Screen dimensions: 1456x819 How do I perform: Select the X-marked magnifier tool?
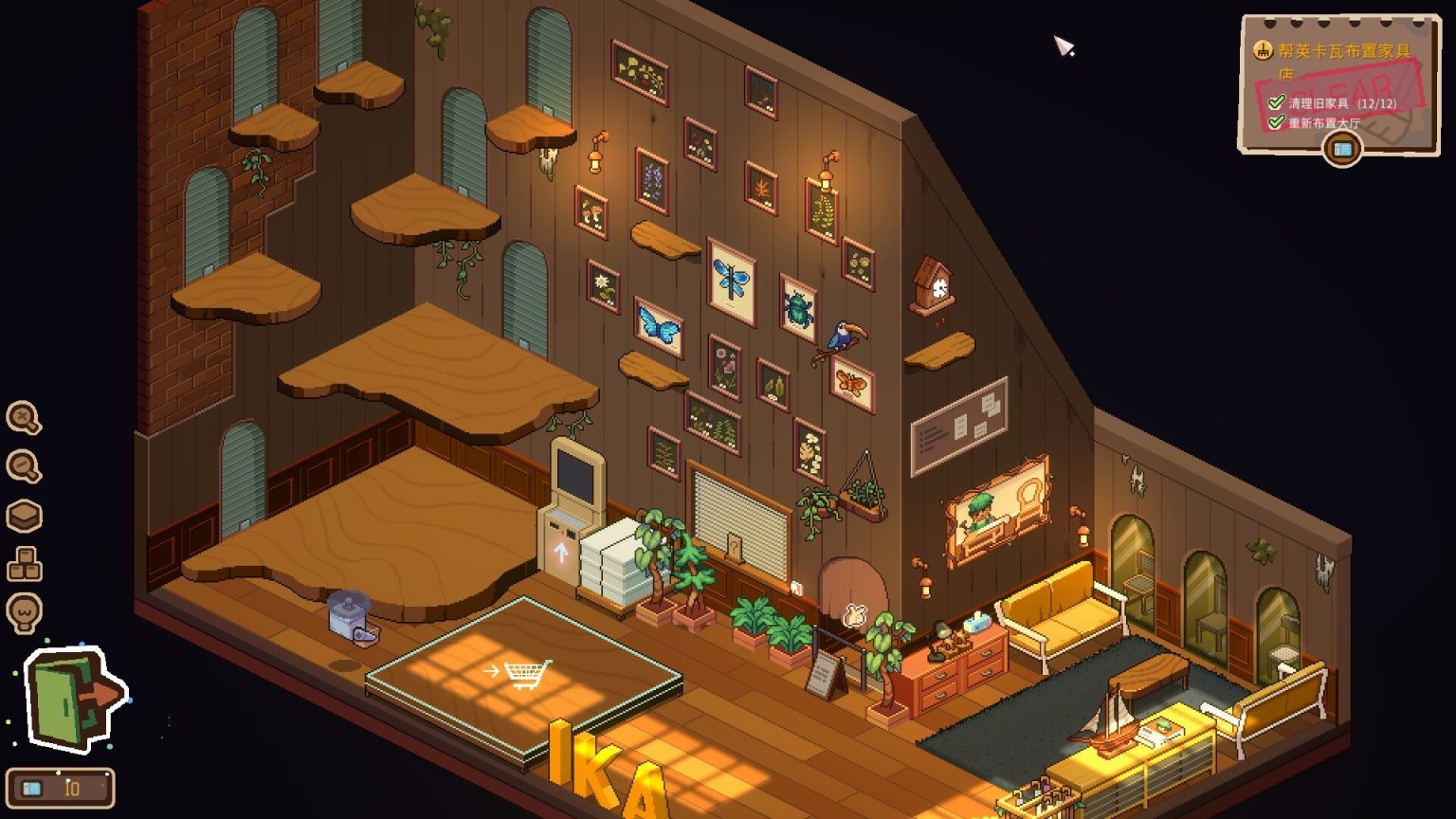(x=24, y=420)
